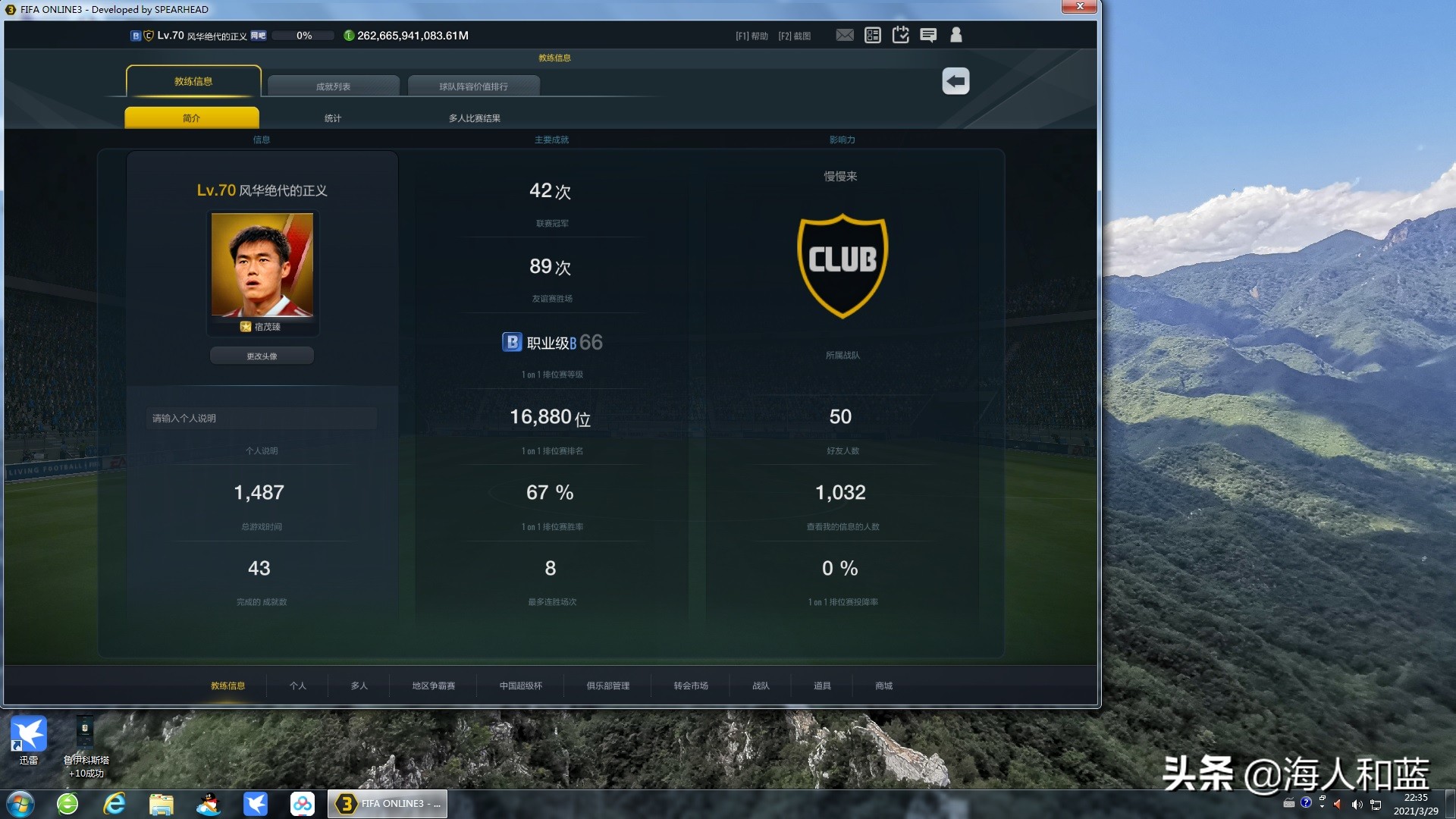The image size is (1456, 819).
Task: Select 中国超级杯 navigation item
Action: (x=519, y=686)
